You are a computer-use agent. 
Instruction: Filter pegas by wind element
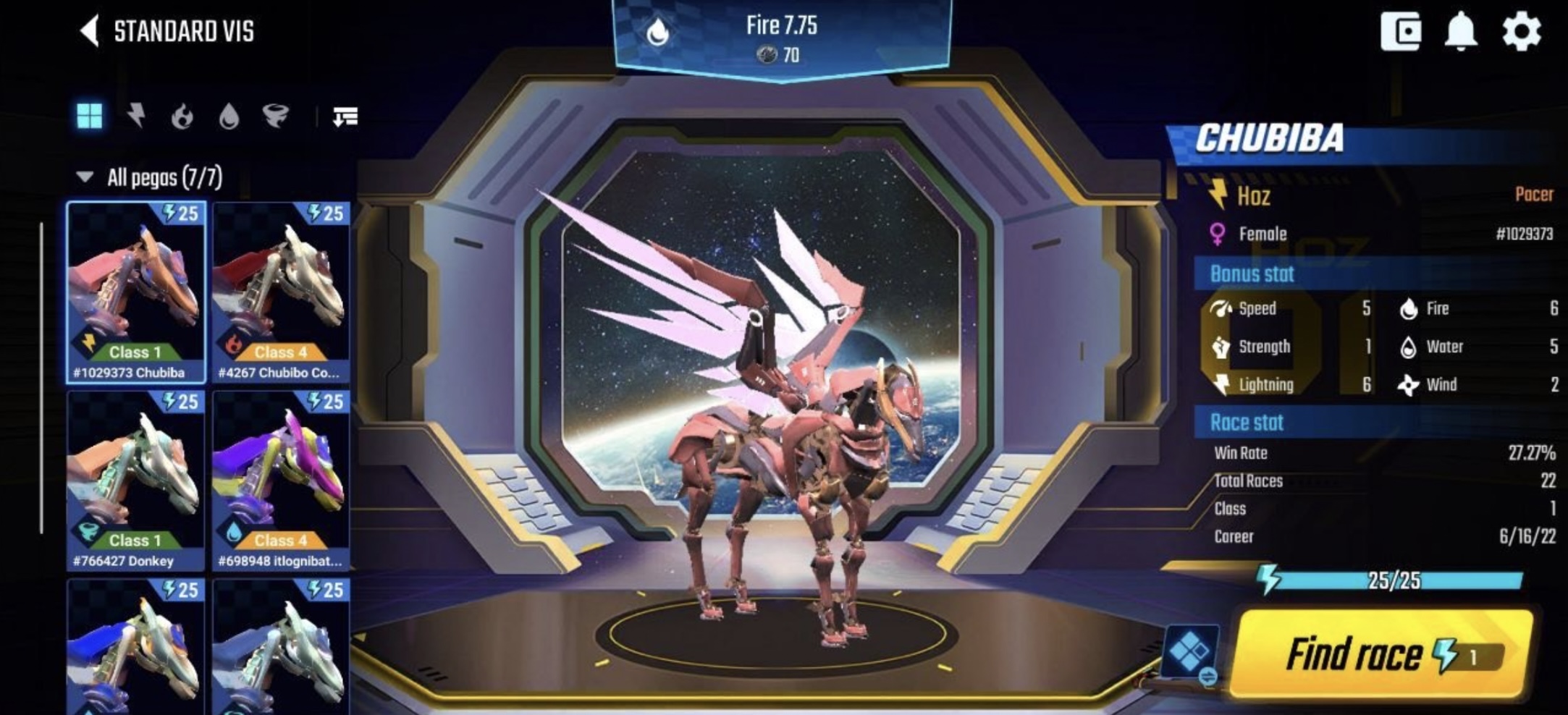pyautogui.click(x=275, y=116)
